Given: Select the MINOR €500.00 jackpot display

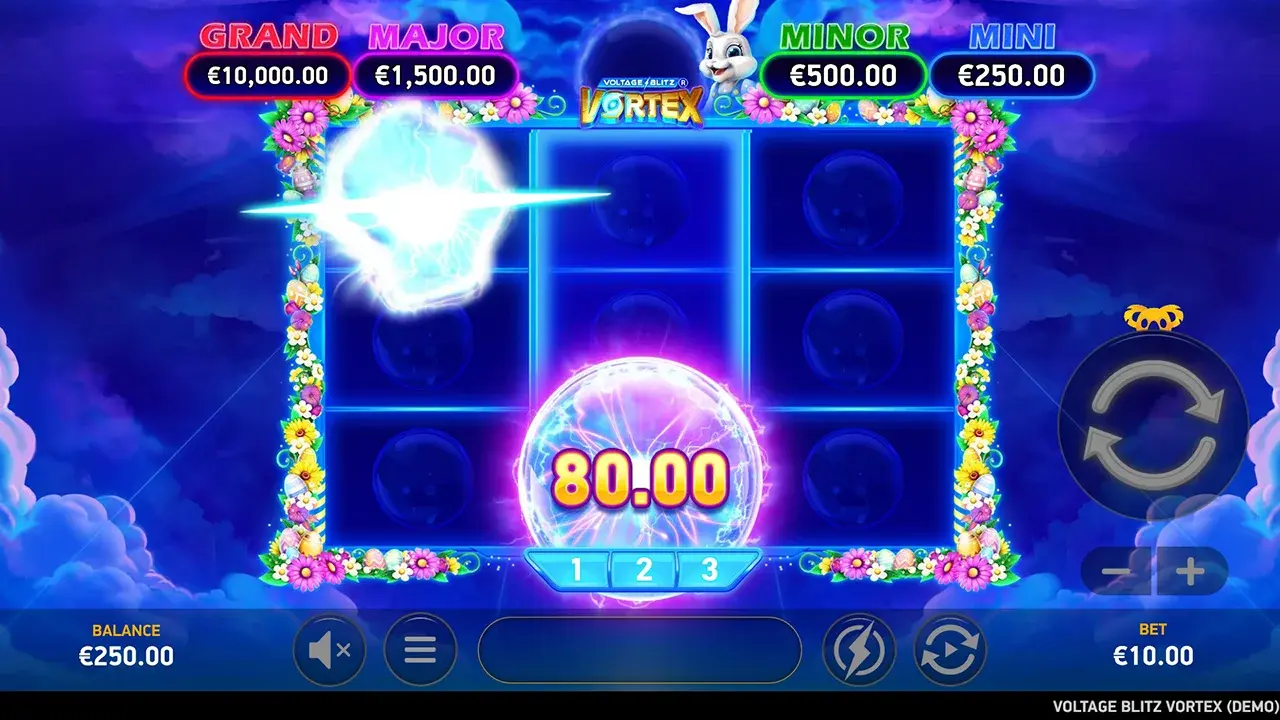Looking at the screenshot, I should pos(846,74).
